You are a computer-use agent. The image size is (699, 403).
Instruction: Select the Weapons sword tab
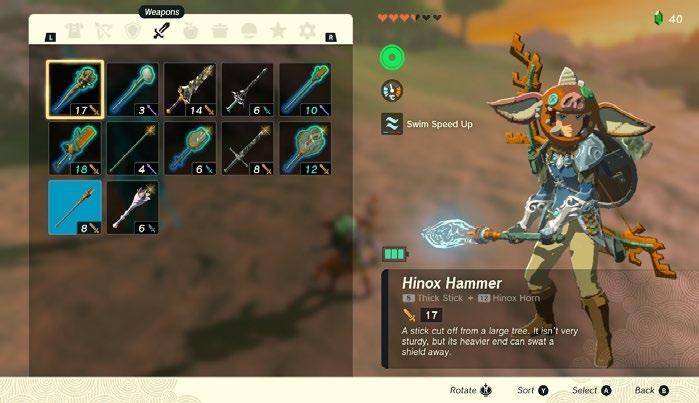coord(160,31)
